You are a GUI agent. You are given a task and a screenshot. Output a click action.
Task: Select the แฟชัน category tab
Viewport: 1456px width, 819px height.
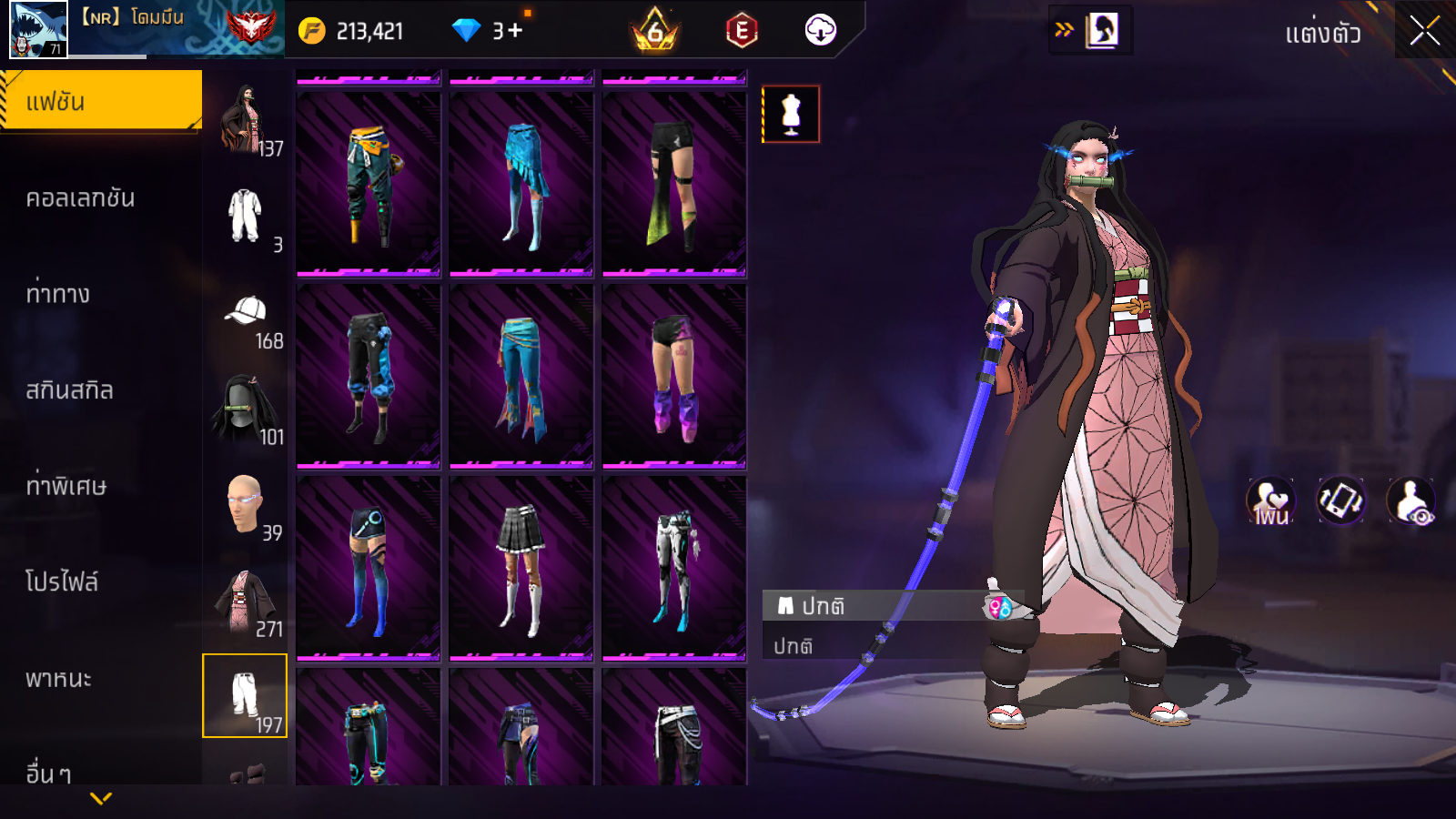pyautogui.click(x=101, y=101)
